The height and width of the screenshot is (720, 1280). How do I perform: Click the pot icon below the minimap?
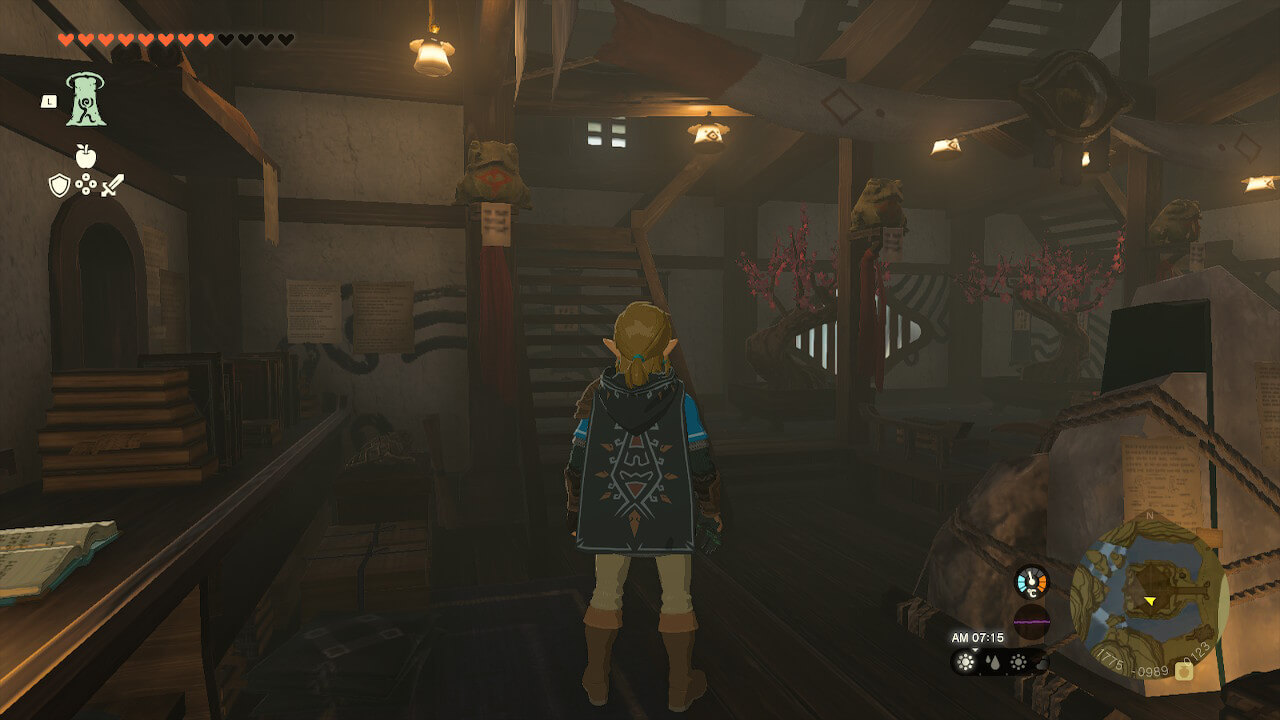tap(1183, 671)
